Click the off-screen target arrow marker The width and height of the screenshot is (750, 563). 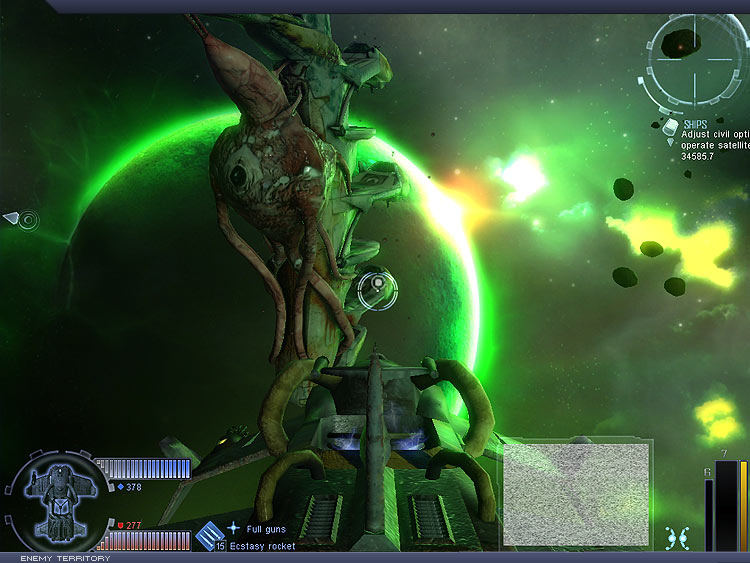pyautogui.click(x=12, y=217)
